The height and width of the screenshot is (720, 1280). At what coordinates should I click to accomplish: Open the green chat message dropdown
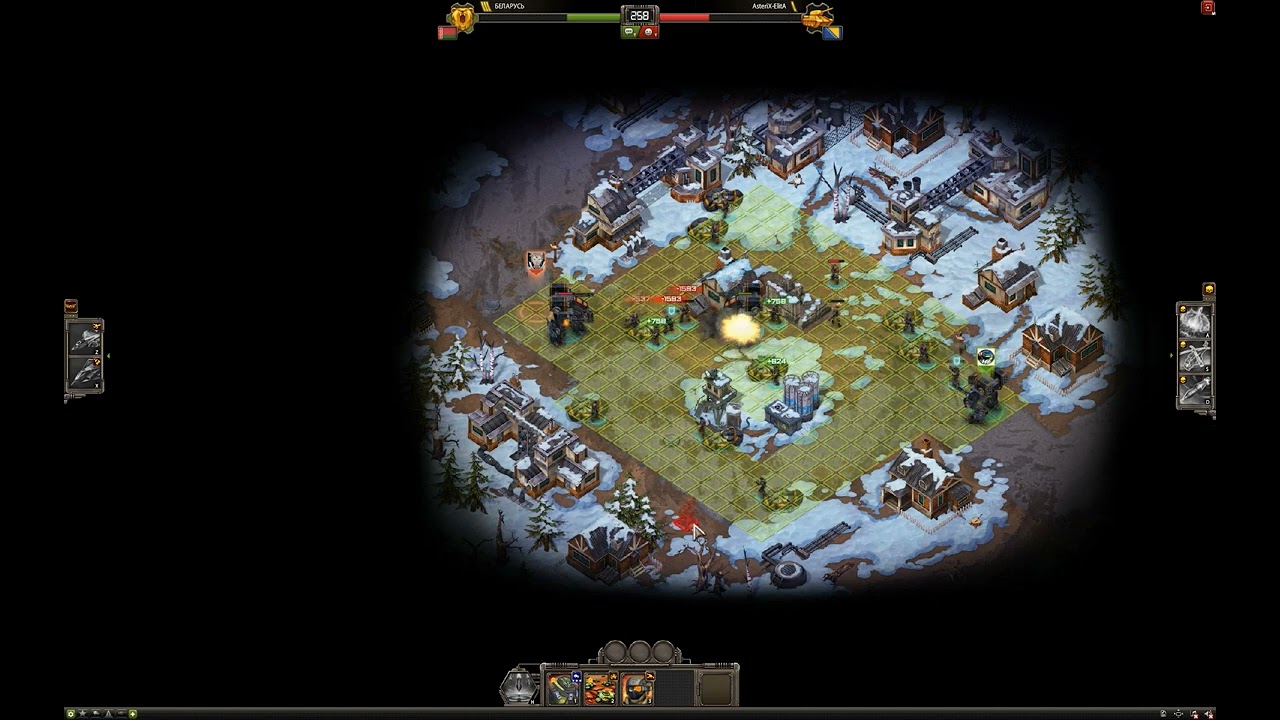(631, 32)
